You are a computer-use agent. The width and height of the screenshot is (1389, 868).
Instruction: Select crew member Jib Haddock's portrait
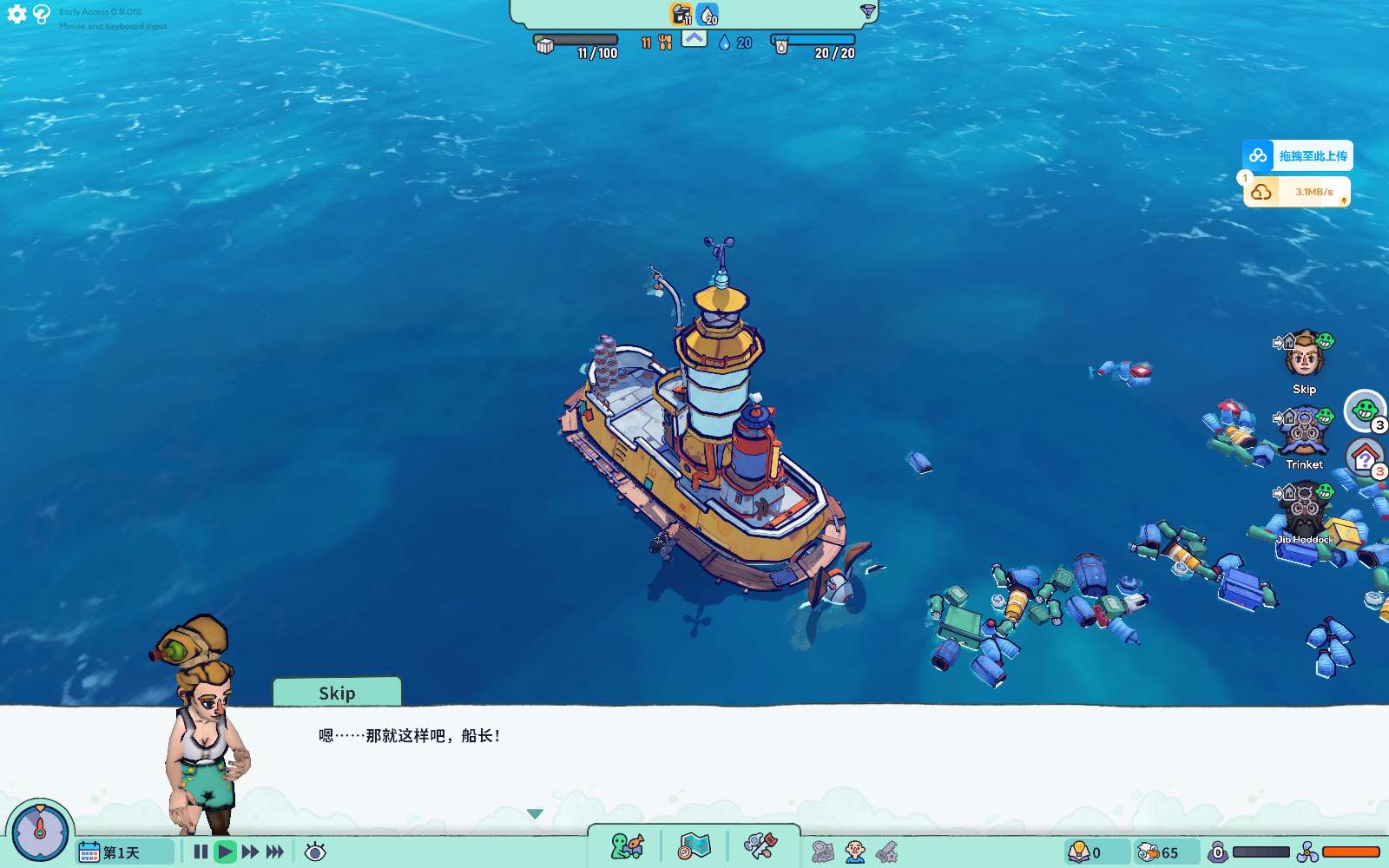[1304, 510]
